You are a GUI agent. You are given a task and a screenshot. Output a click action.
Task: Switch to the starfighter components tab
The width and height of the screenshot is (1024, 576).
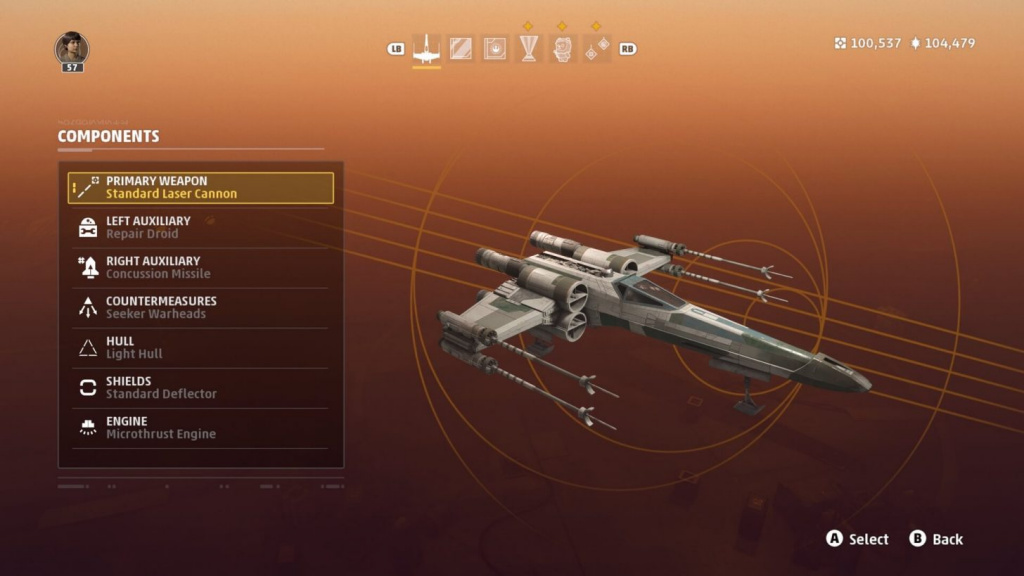427,48
